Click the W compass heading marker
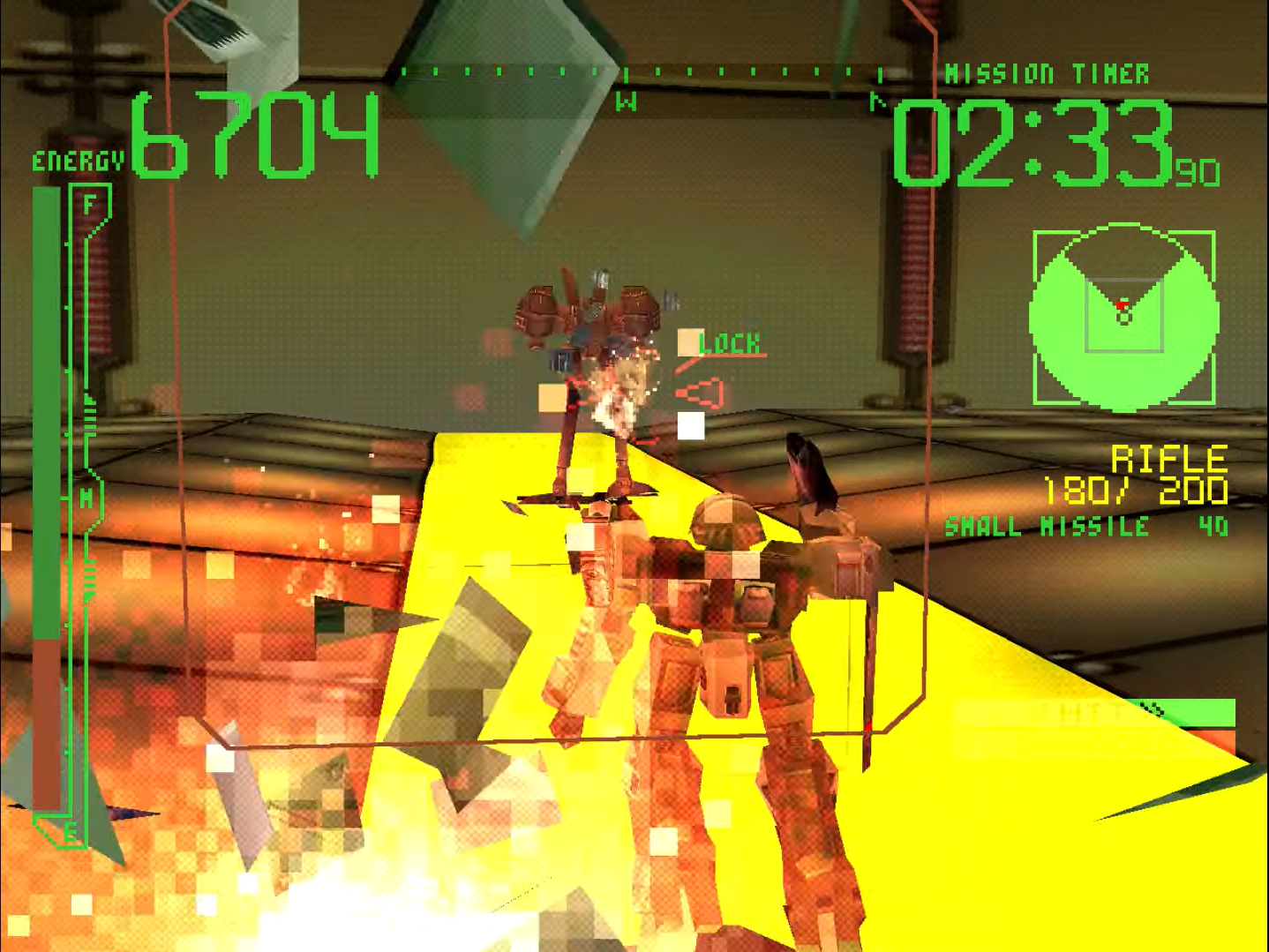Viewport: 1269px width, 952px height. (627, 100)
